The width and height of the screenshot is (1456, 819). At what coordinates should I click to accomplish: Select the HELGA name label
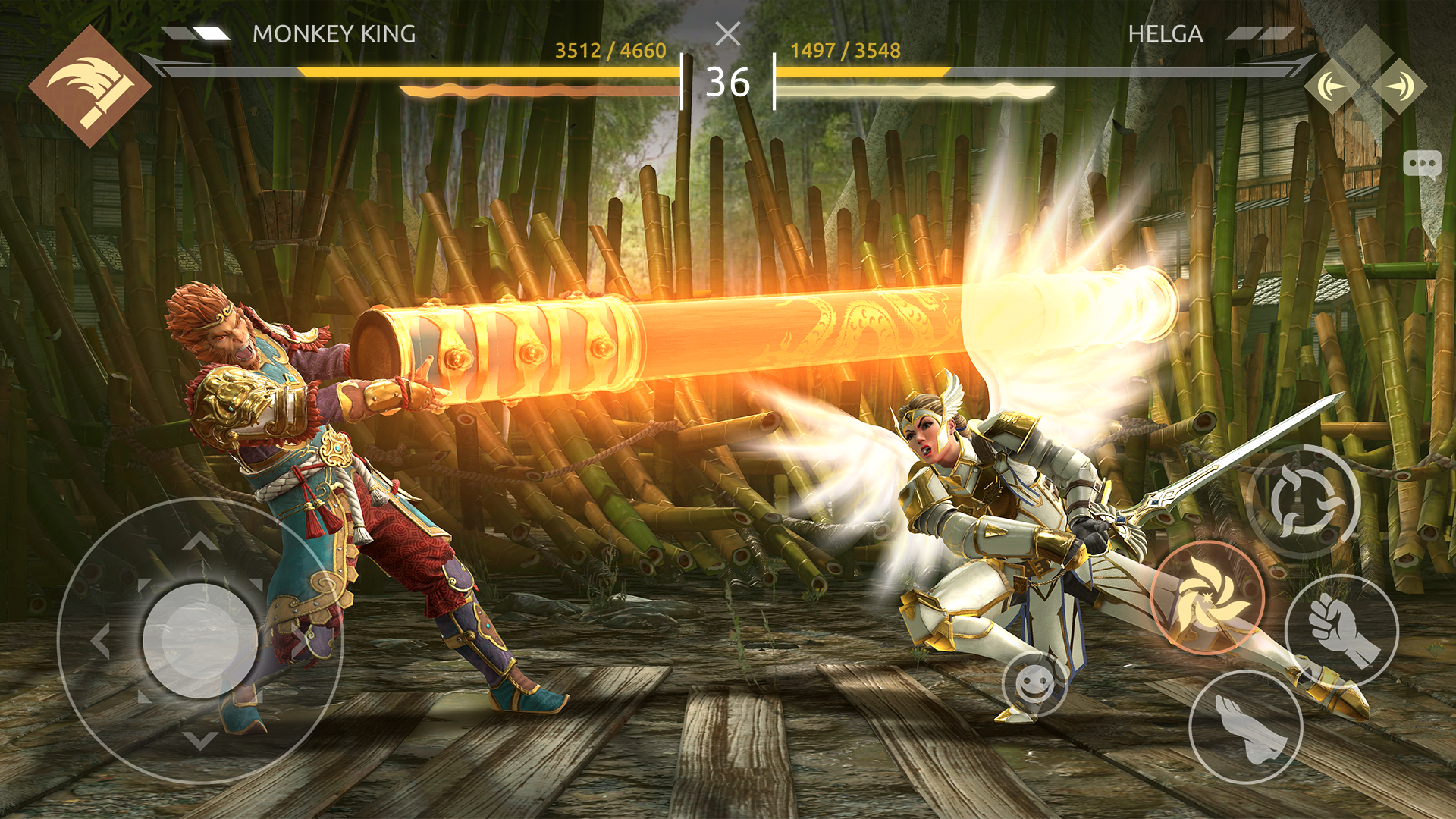point(1163,32)
